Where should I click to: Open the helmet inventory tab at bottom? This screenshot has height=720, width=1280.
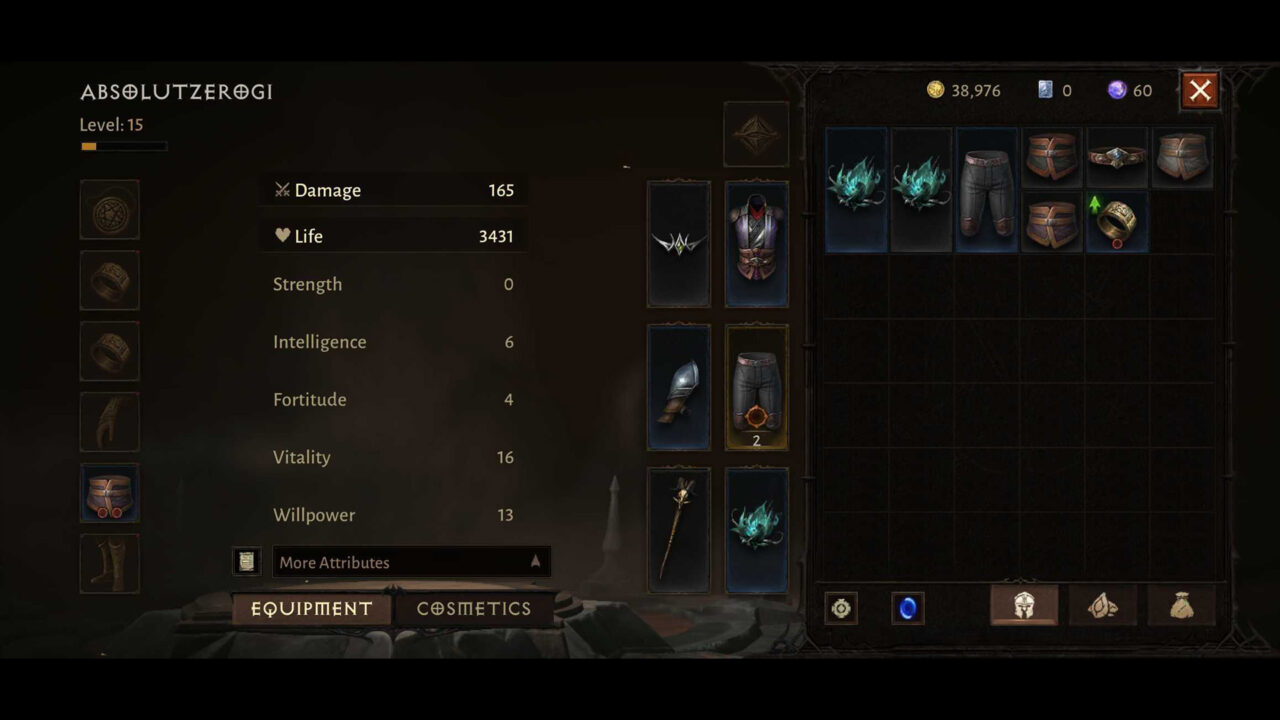pyautogui.click(x=1024, y=605)
